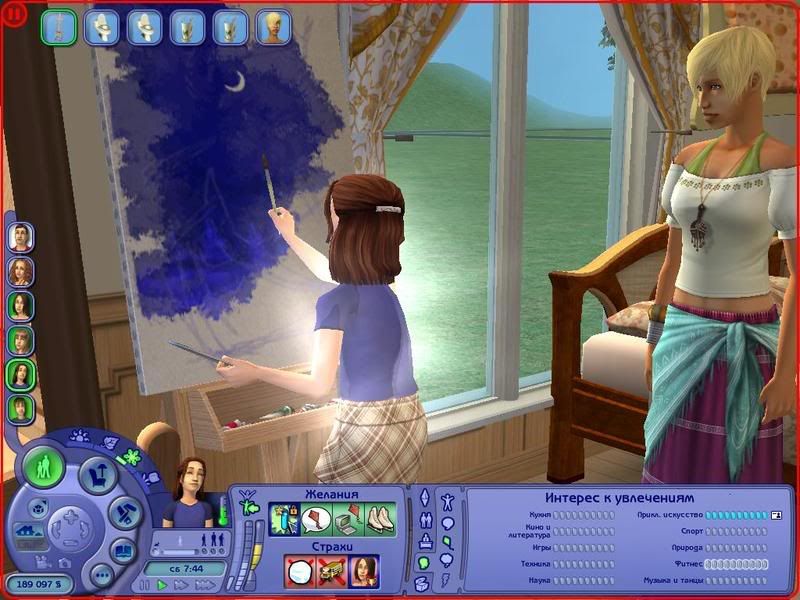This screenshot has height=600, width=800.
Task: Open the storytelling book mode button
Action: coord(123,551)
